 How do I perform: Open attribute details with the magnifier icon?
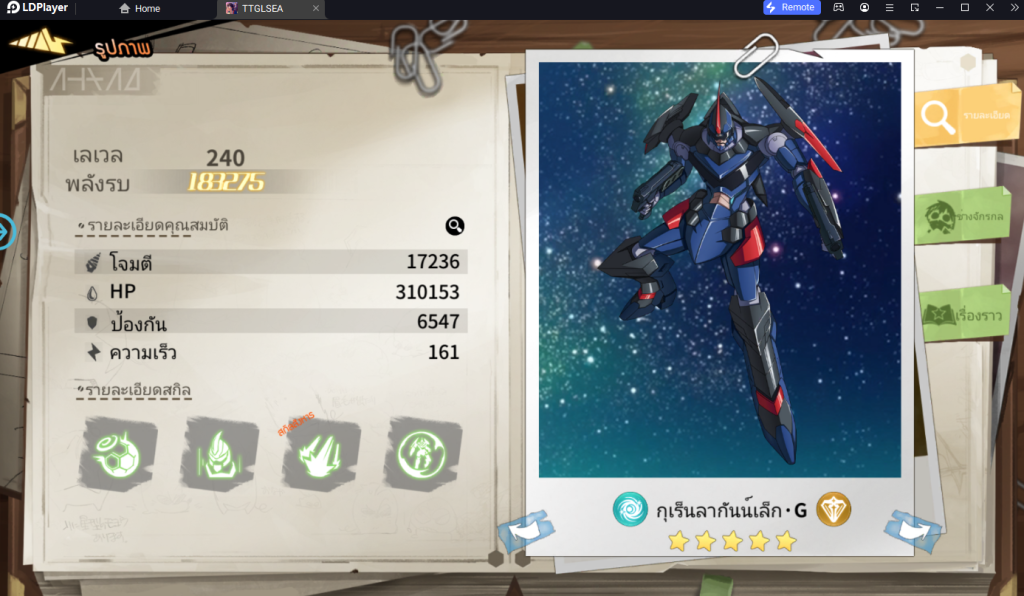[x=455, y=226]
